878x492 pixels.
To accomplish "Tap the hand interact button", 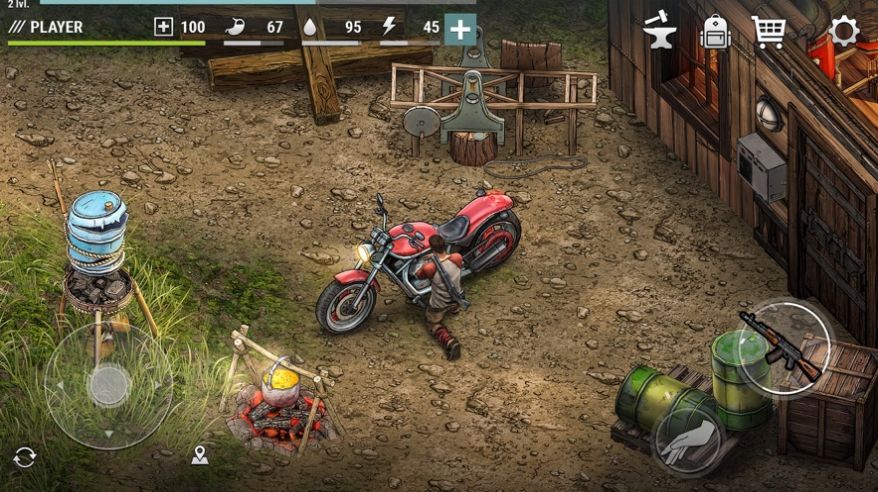I will point(689,441).
